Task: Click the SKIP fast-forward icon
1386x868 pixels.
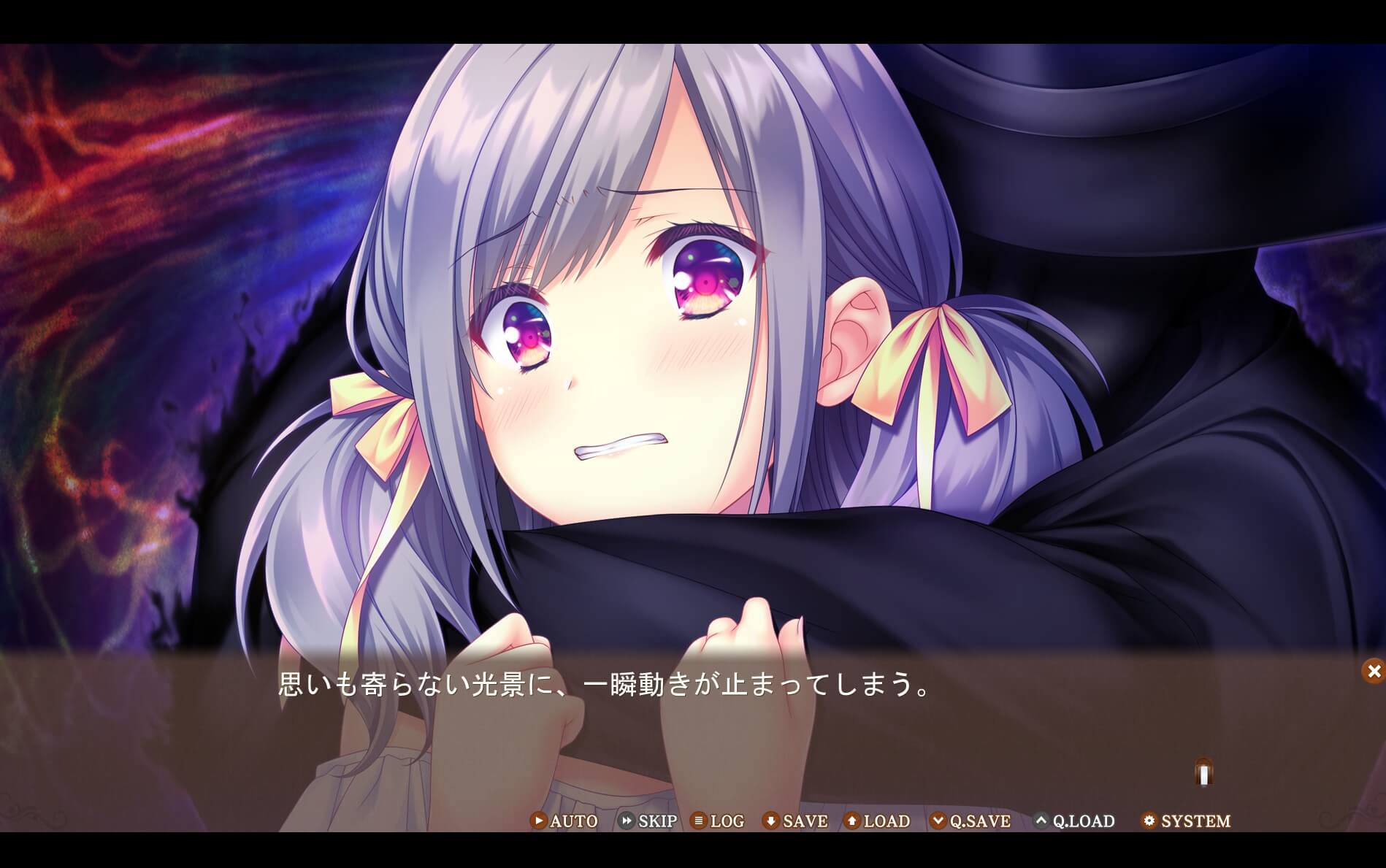Action: pos(626,821)
